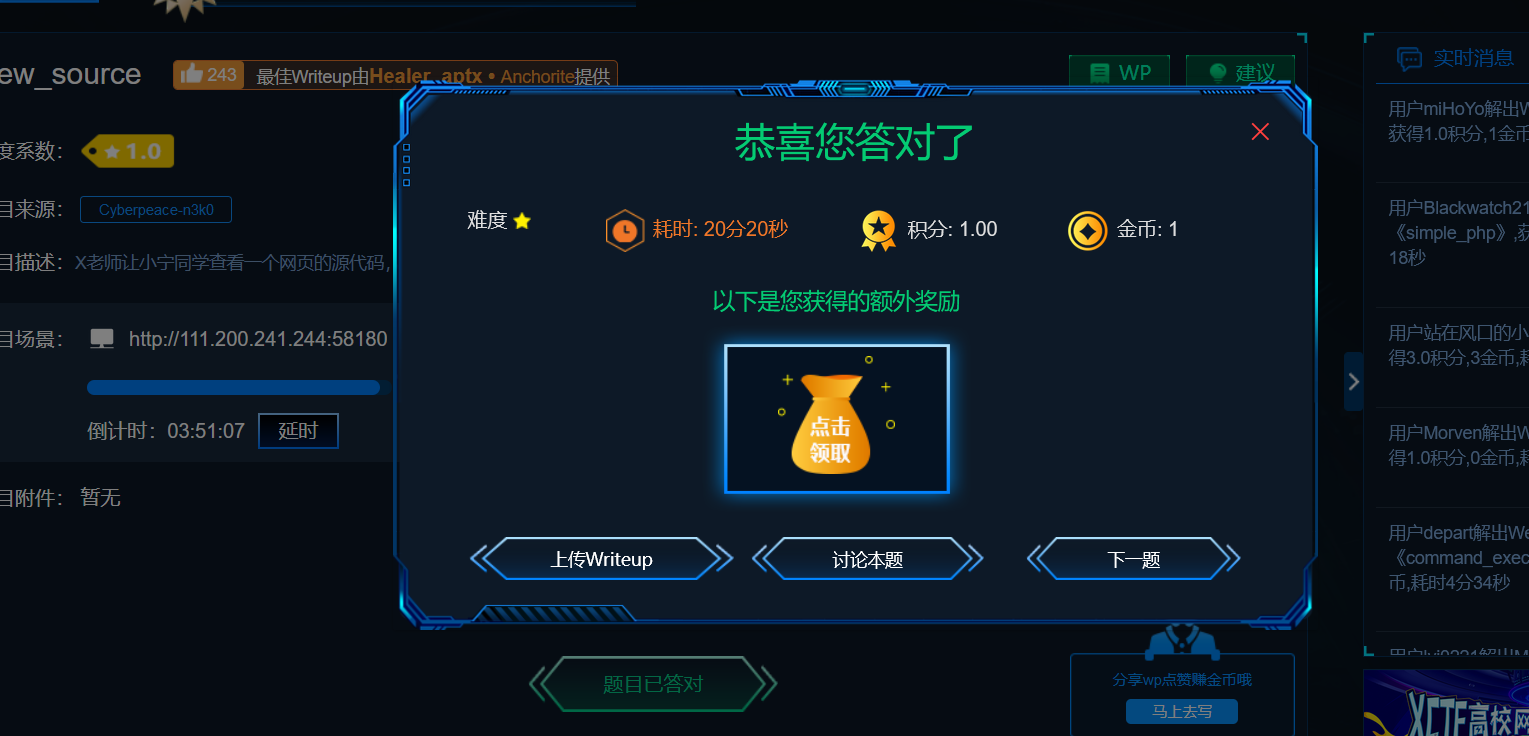This screenshot has width=1529, height=736.
Task: Click the orange clock icon beside 耗时
Action: click(x=625, y=229)
